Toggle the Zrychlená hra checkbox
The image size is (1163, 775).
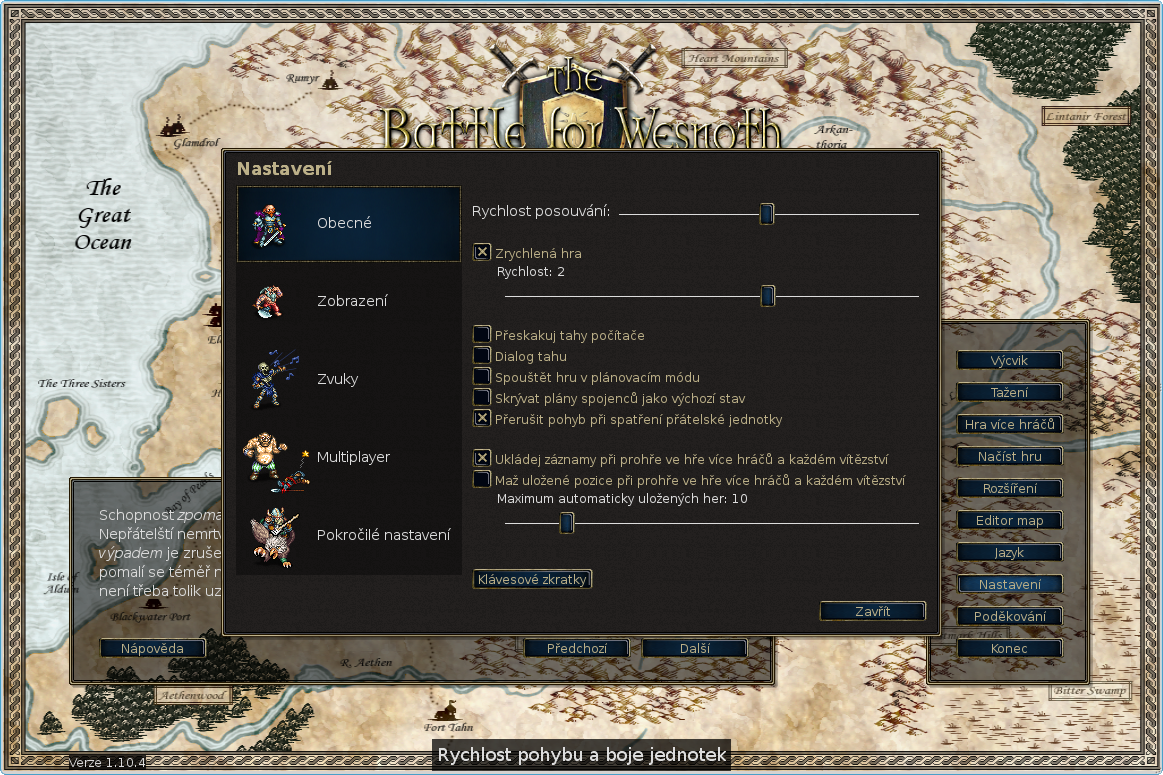tap(482, 253)
